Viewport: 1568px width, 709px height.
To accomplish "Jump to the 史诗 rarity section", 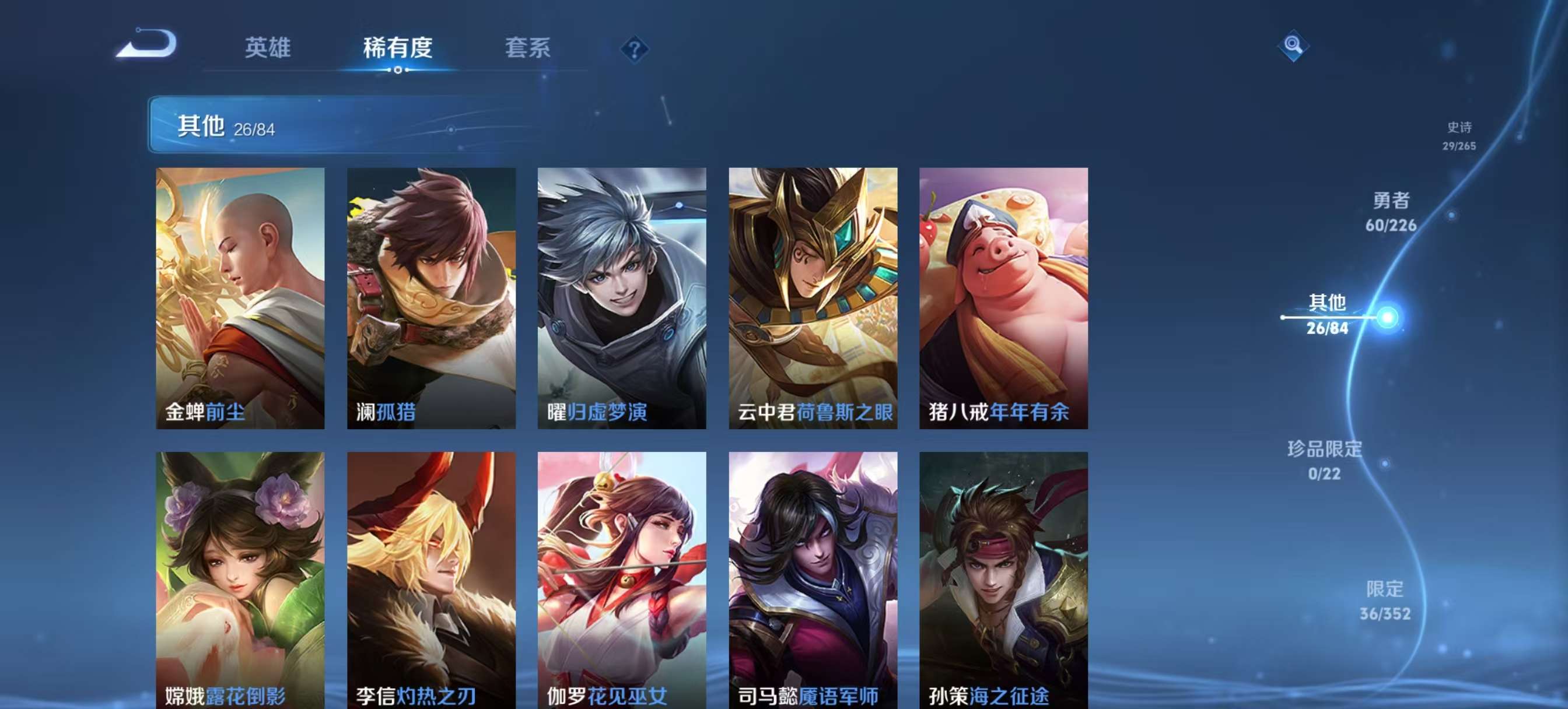I will [1459, 135].
